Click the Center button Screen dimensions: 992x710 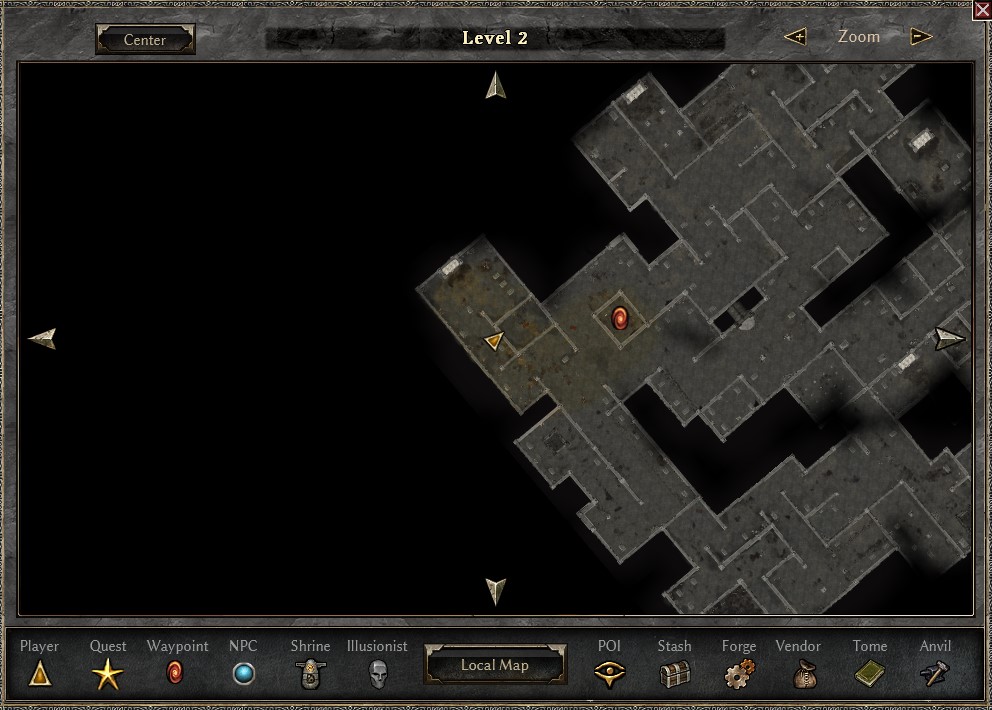click(x=145, y=40)
